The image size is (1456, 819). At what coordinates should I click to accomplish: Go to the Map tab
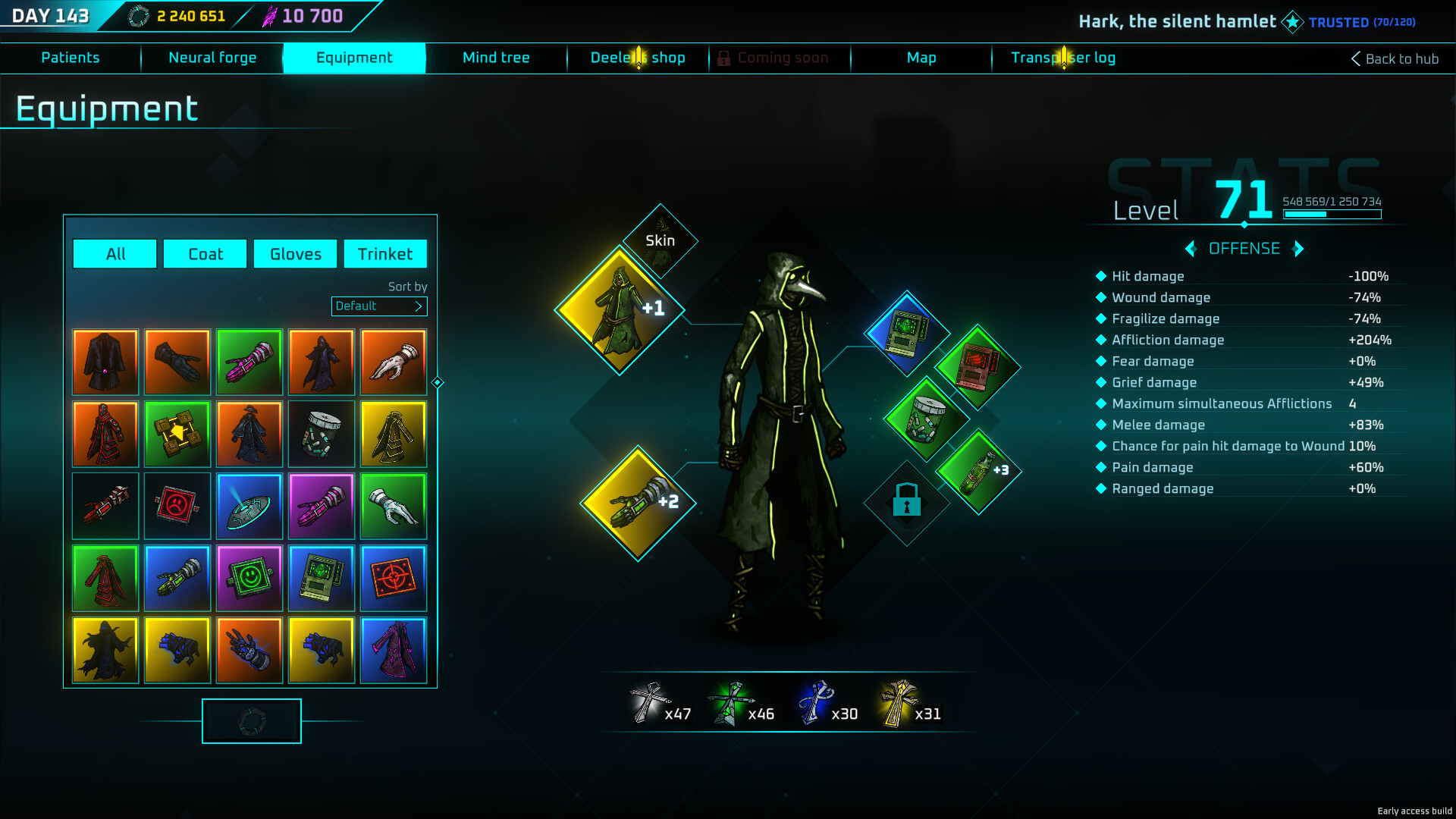921,58
